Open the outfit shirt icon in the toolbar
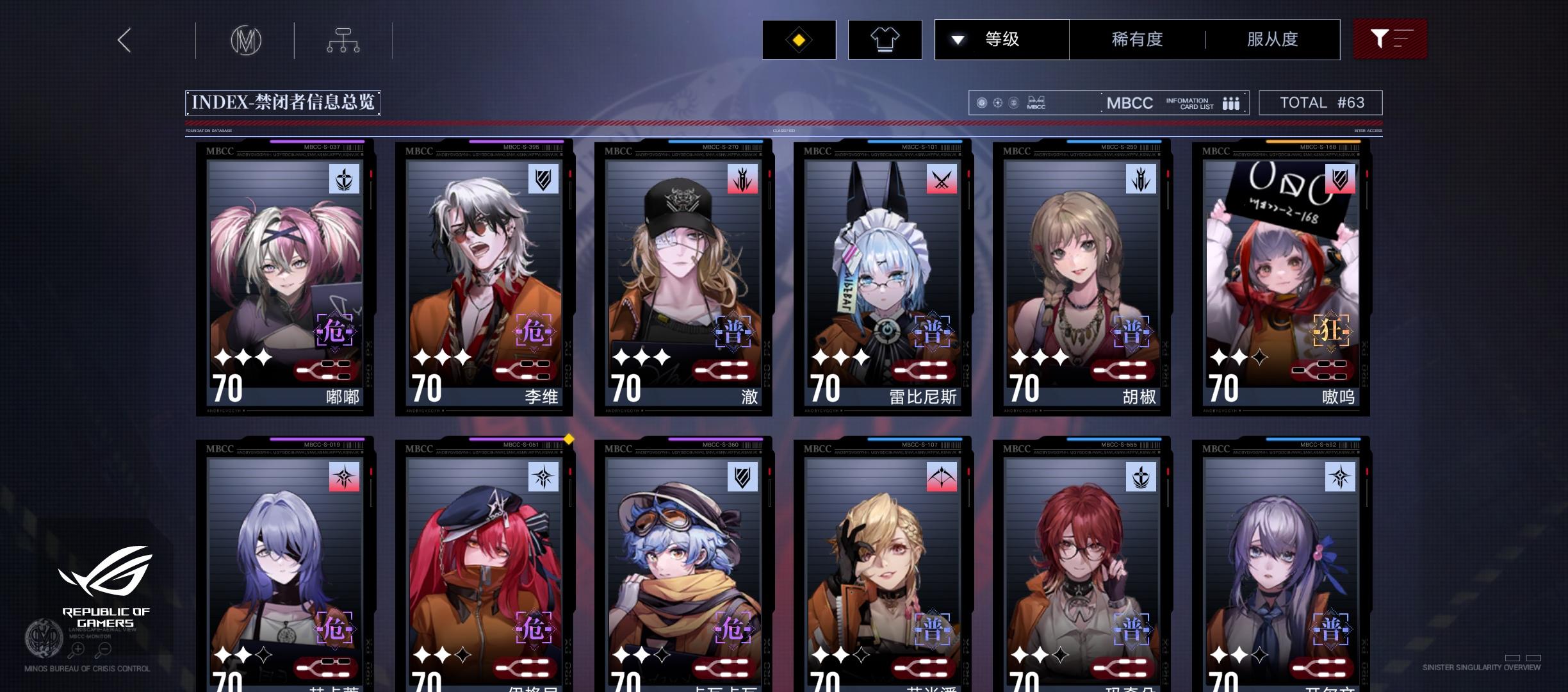Screen dimensions: 1568x692 (885, 39)
